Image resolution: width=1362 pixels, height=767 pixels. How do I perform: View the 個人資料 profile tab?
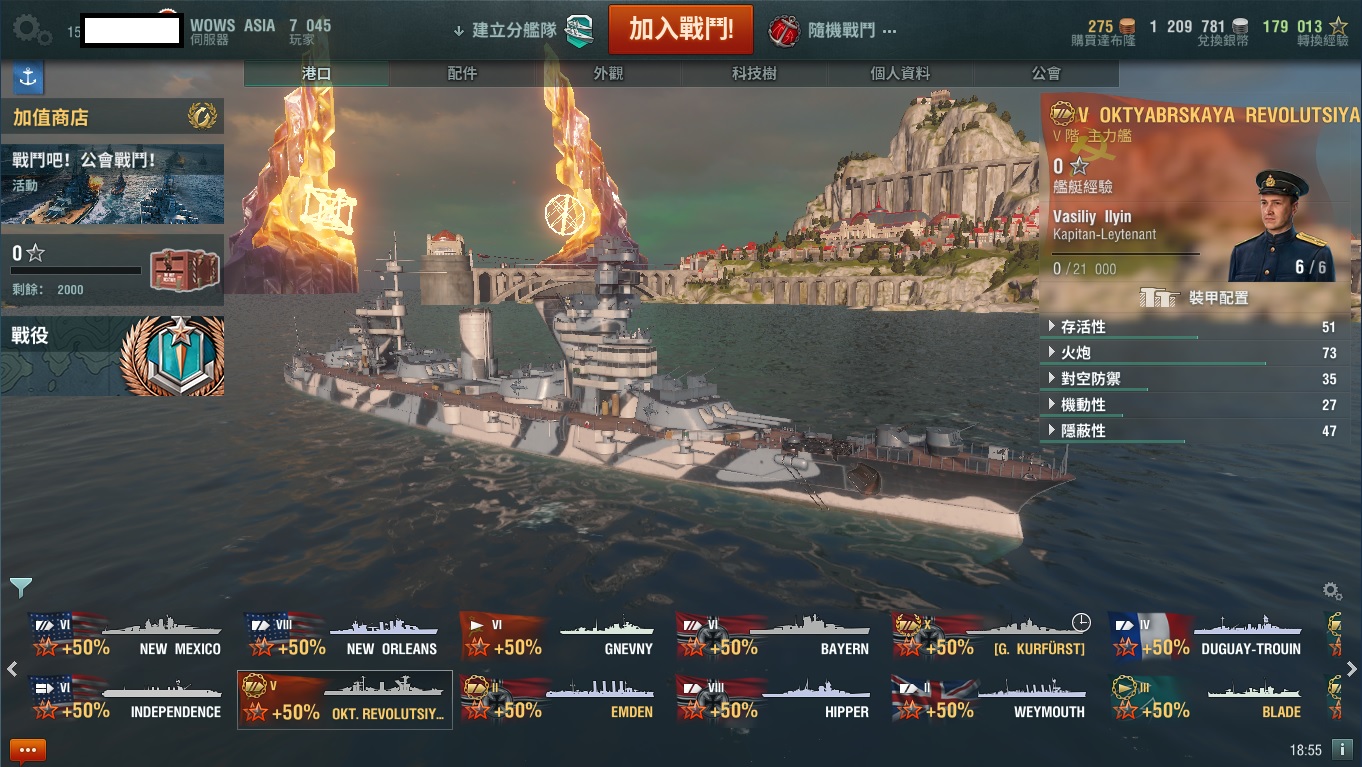click(900, 73)
